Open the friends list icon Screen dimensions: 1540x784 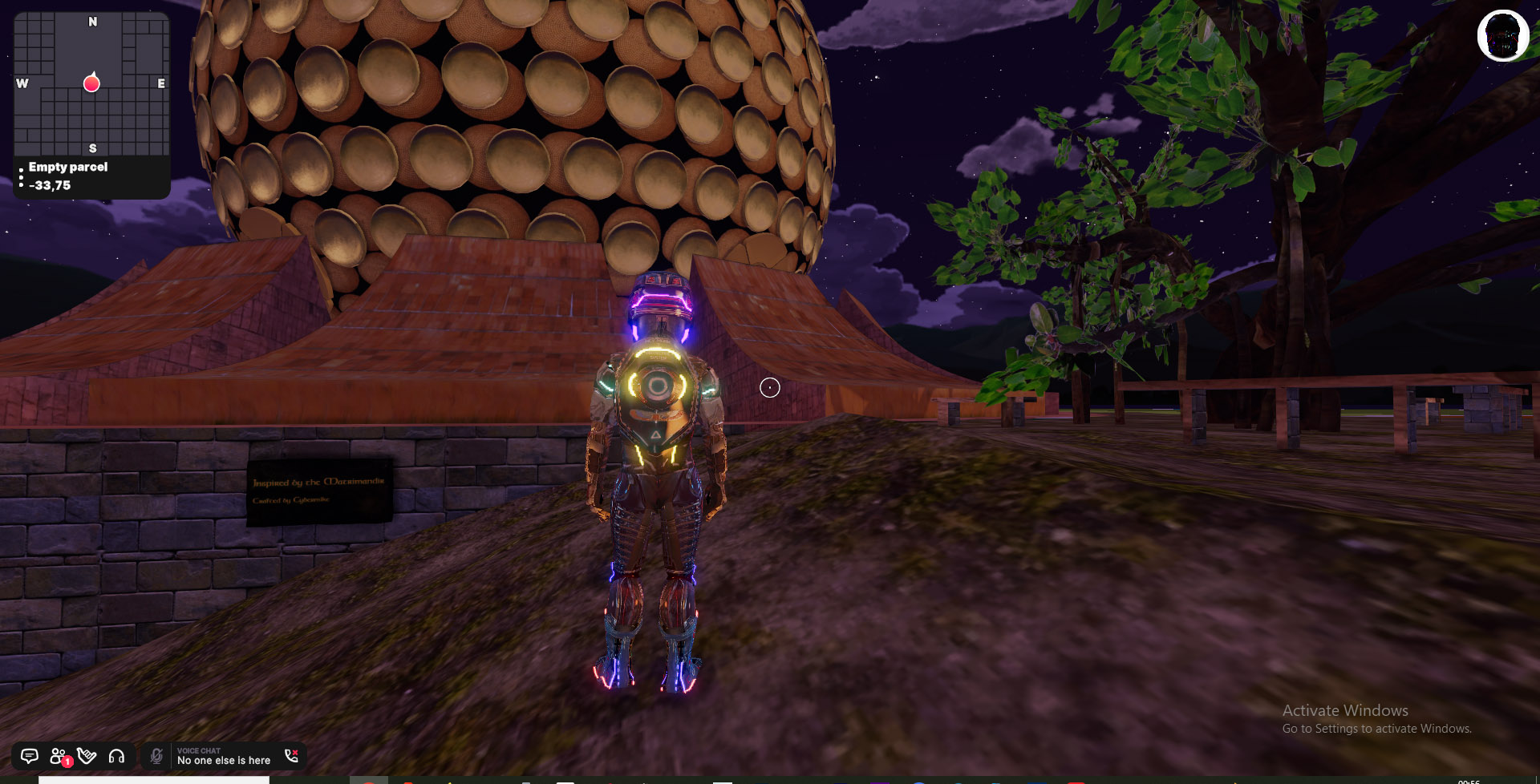[x=56, y=754]
